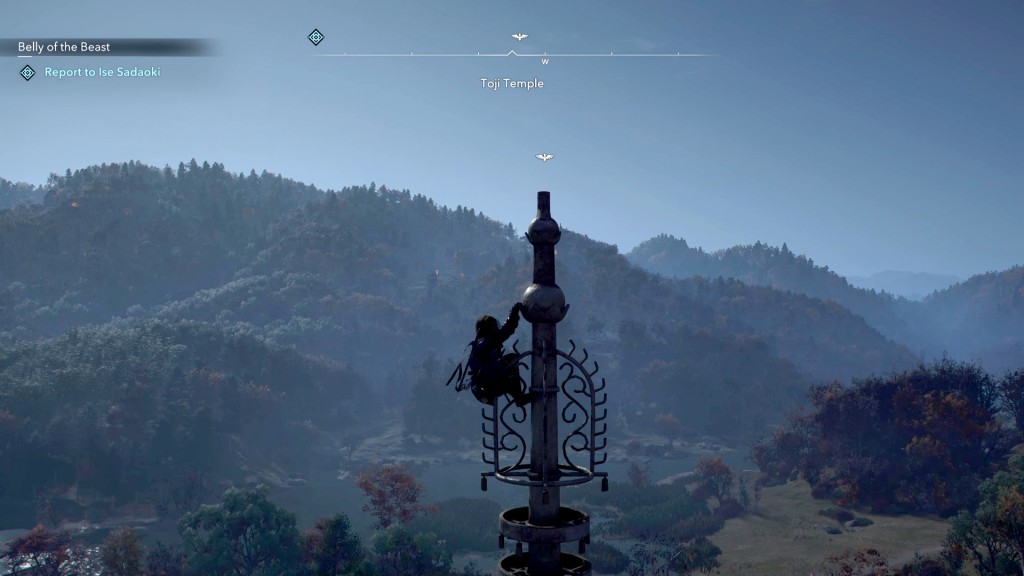Click the Report to Ise Sadaoki objective
This screenshot has height=576, width=1024.
tap(102, 72)
